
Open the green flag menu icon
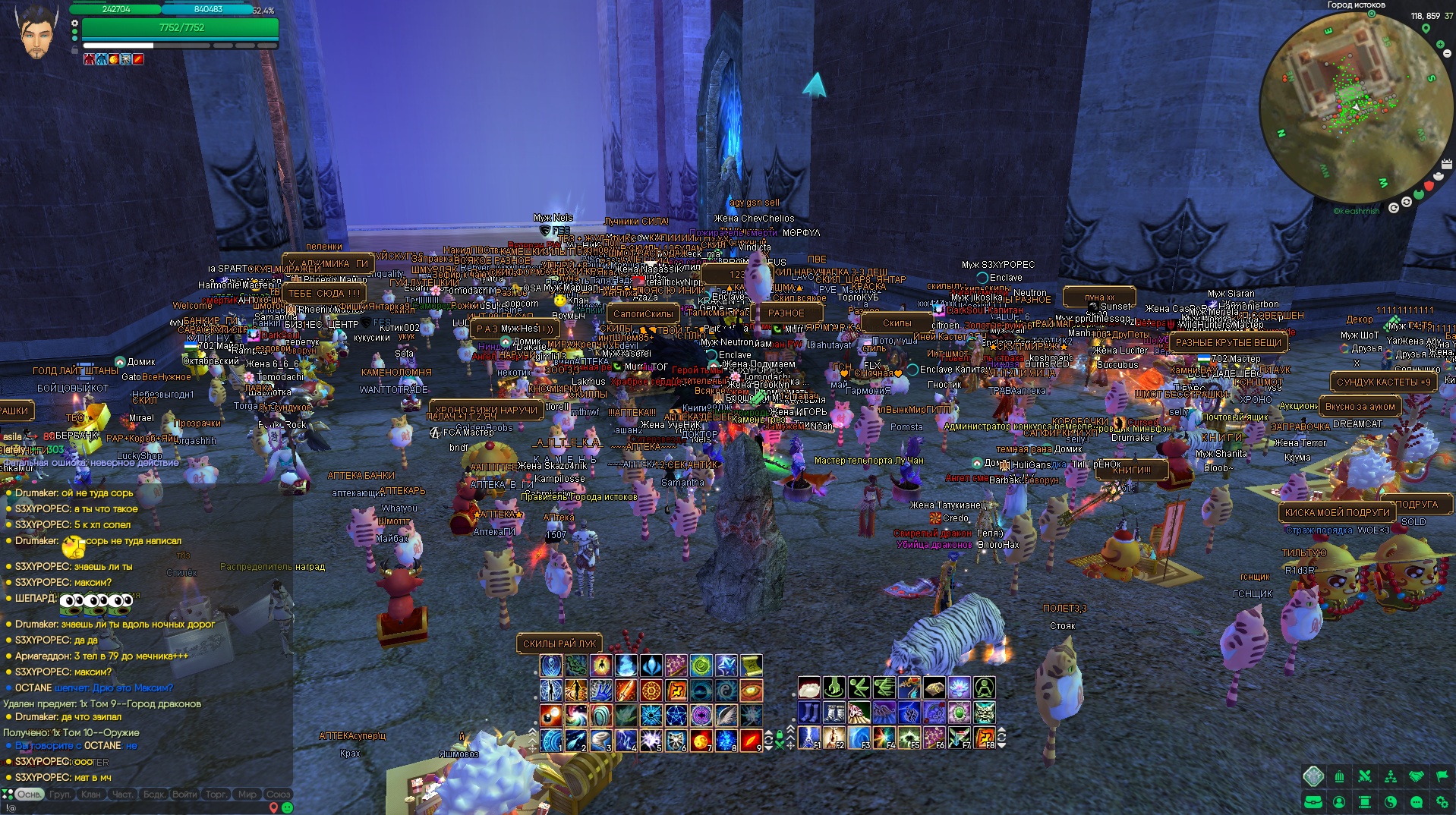[1442, 776]
